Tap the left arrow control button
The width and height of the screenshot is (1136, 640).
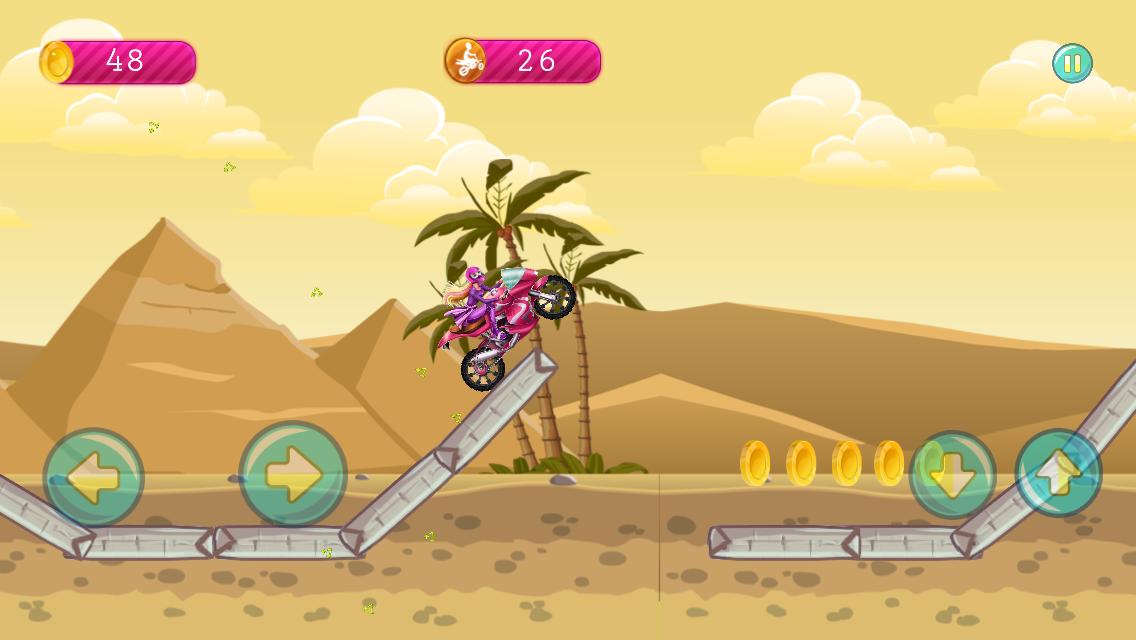click(x=94, y=478)
